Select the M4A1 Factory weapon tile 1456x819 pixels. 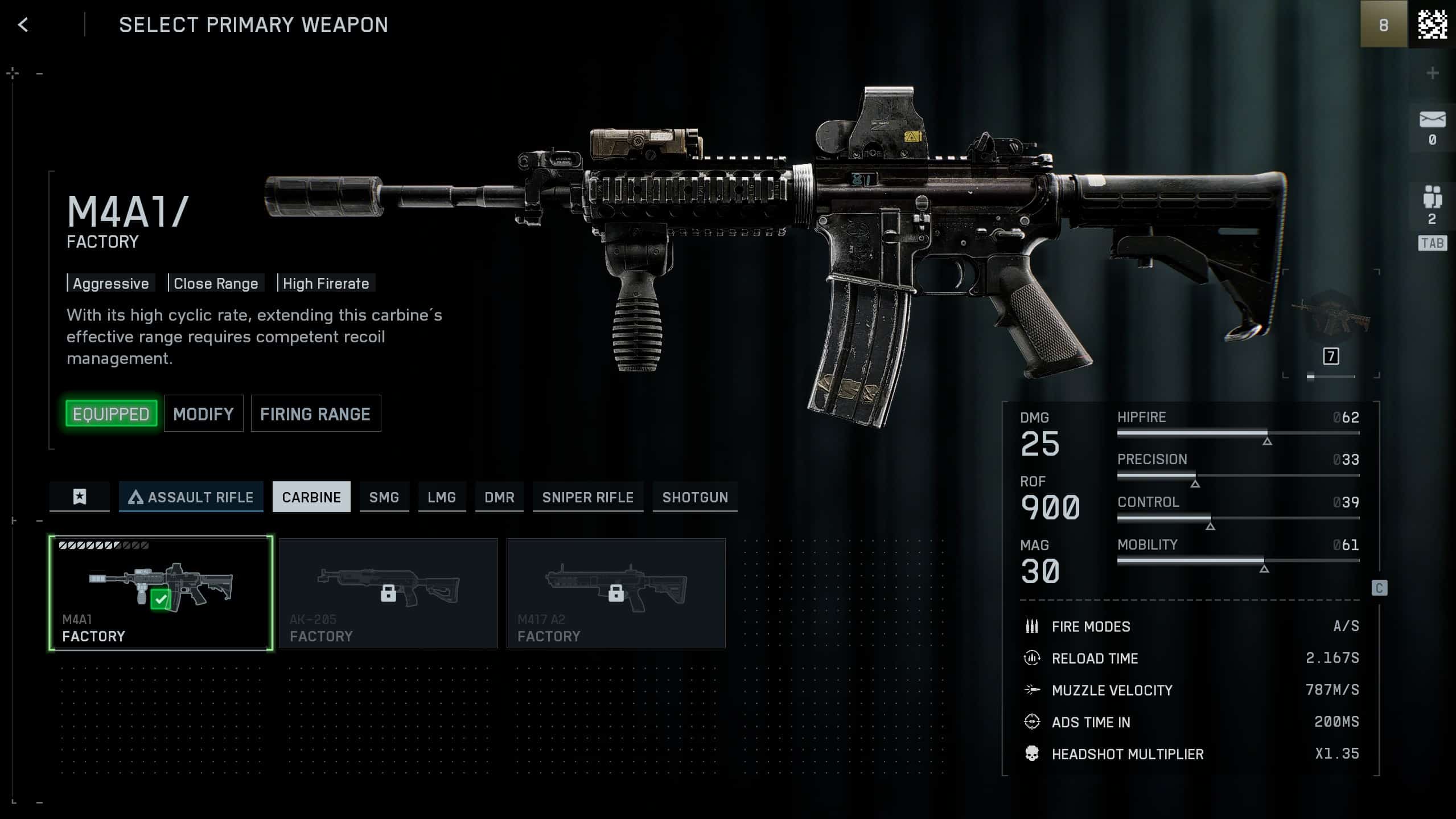pyautogui.click(x=161, y=593)
